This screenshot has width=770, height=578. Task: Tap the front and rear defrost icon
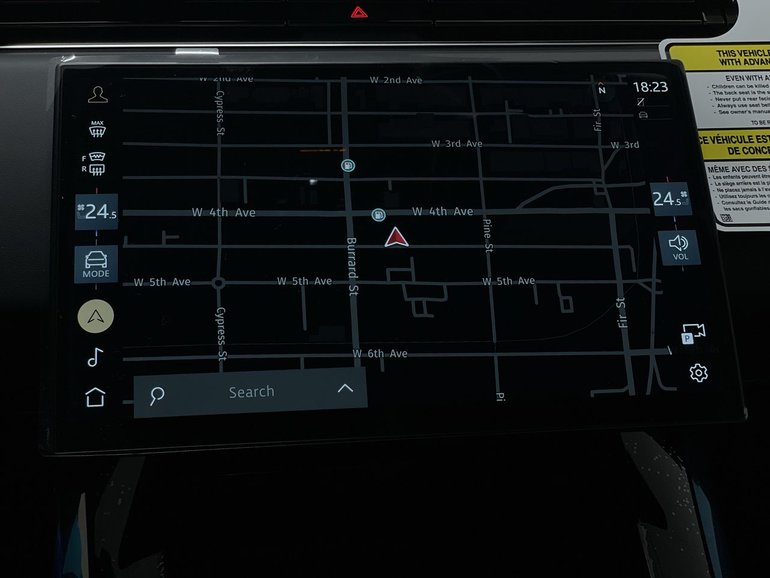pos(96,165)
